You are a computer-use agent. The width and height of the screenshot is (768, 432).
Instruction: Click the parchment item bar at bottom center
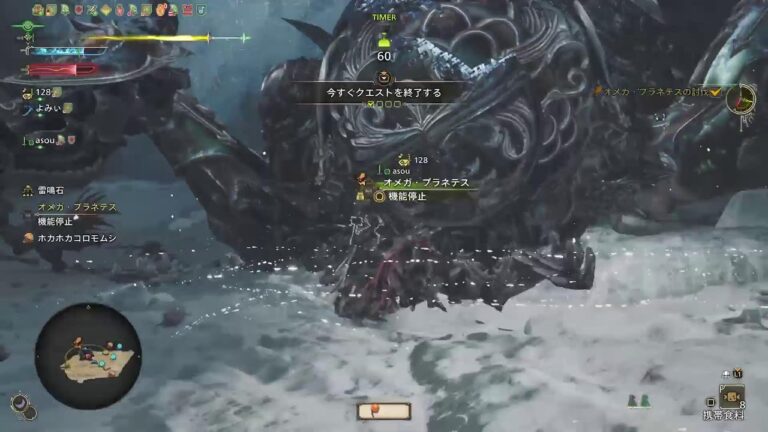tap(383, 410)
